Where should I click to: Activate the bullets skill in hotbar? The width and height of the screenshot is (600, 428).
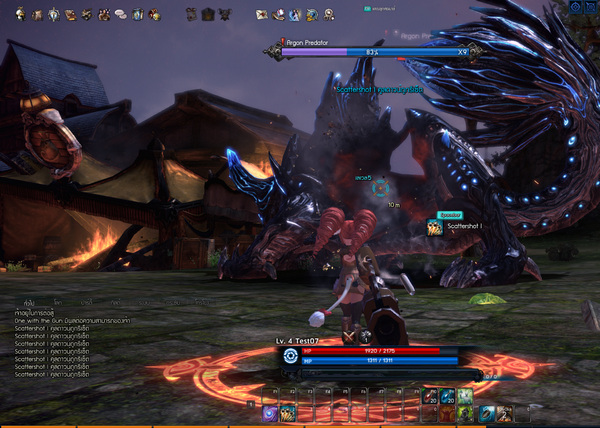tap(287, 412)
